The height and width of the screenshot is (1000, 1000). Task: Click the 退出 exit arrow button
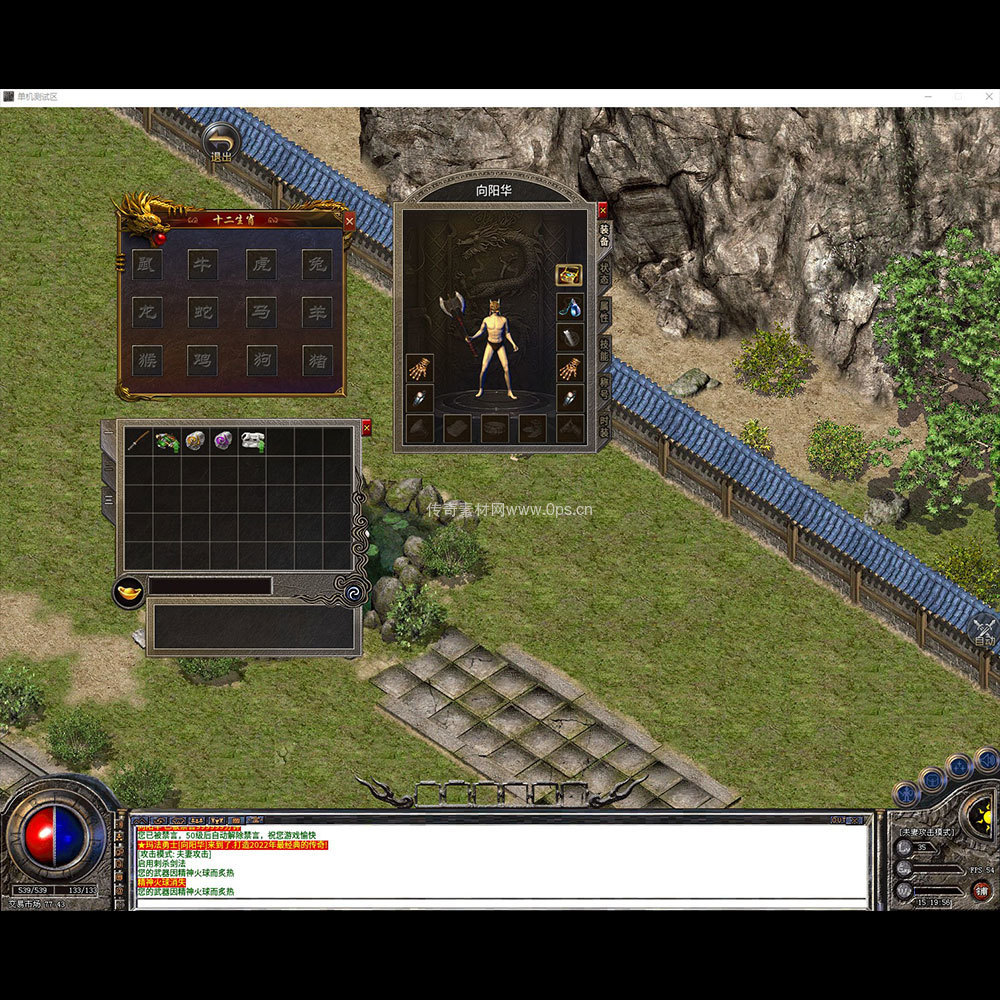click(x=219, y=141)
